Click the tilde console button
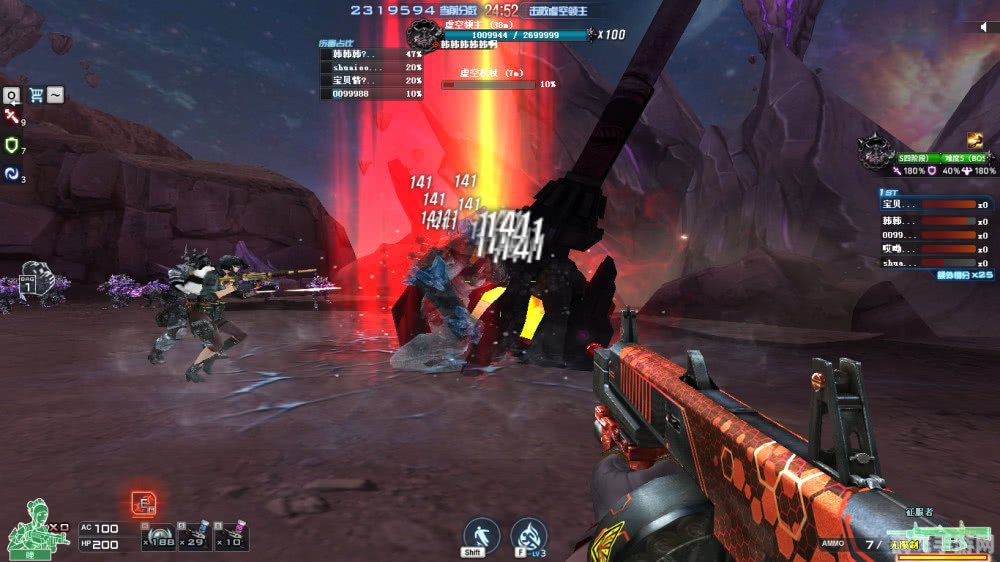The image size is (1000, 562). tap(56, 95)
